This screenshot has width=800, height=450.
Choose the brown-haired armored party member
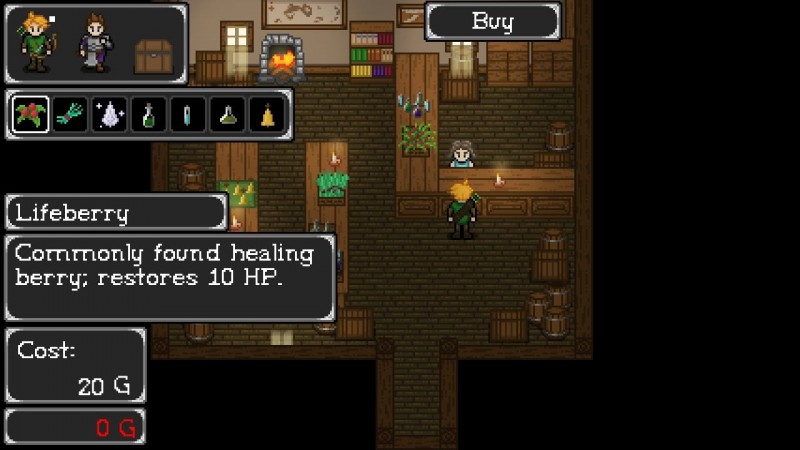(96, 43)
